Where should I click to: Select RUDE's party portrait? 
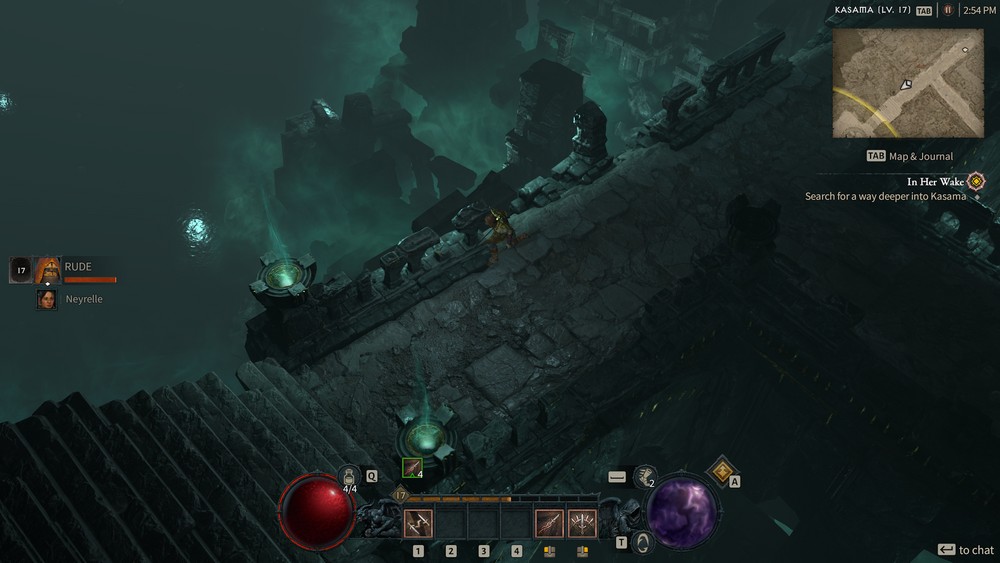[48, 270]
